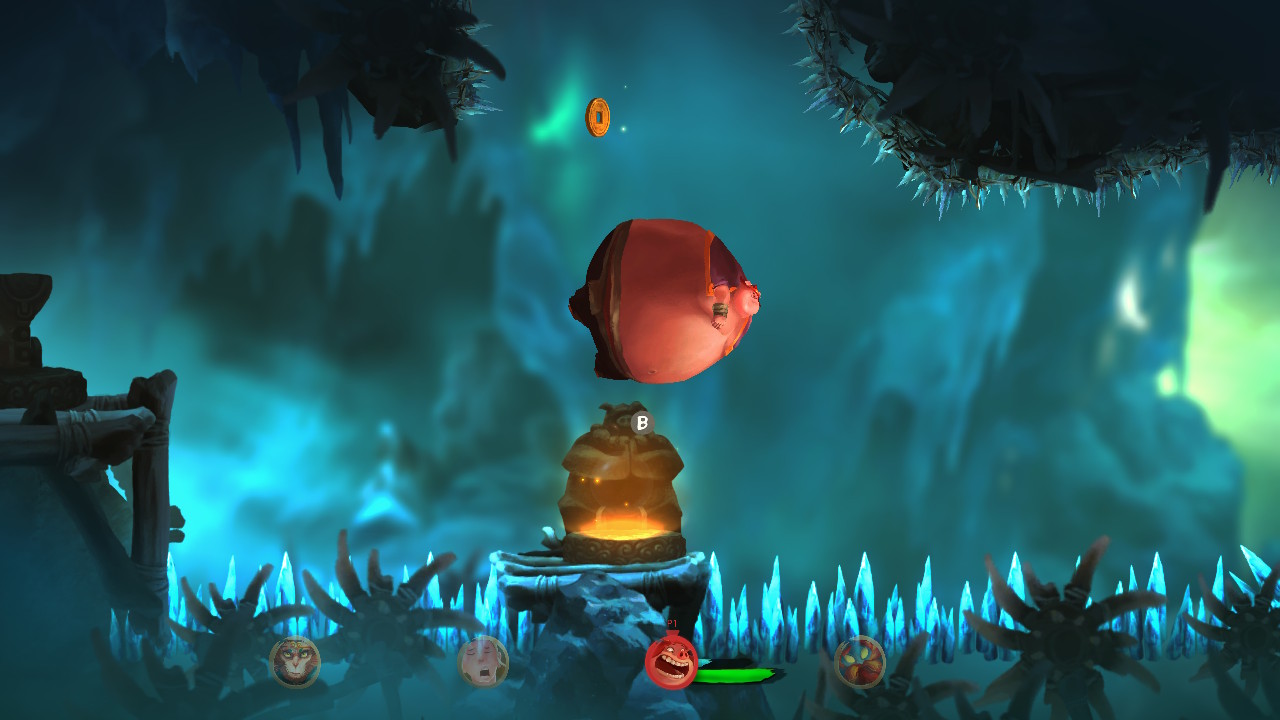Select the bald monk hero portrait
This screenshot has width=1280, height=720.
click(x=483, y=662)
